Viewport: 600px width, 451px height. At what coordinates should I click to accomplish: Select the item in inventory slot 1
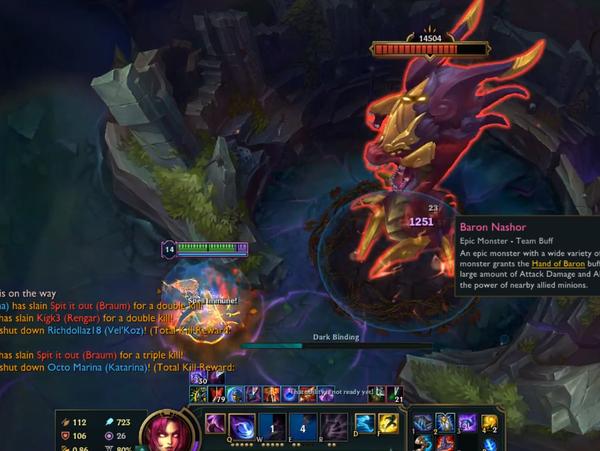pyautogui.click(x=423, y=423)
